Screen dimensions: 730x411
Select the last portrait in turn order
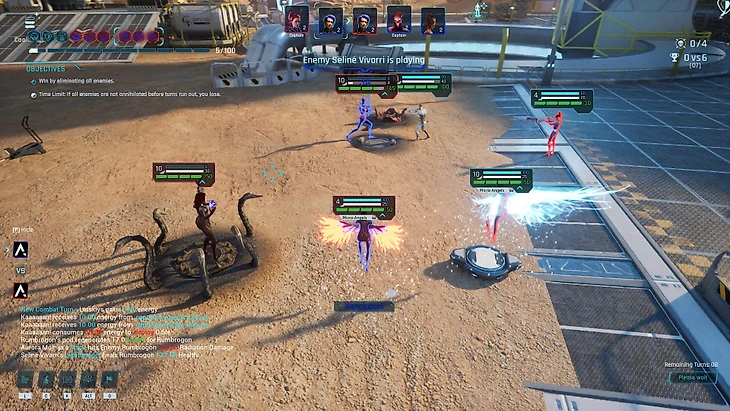pyautogui.click(x=432, y=19)
